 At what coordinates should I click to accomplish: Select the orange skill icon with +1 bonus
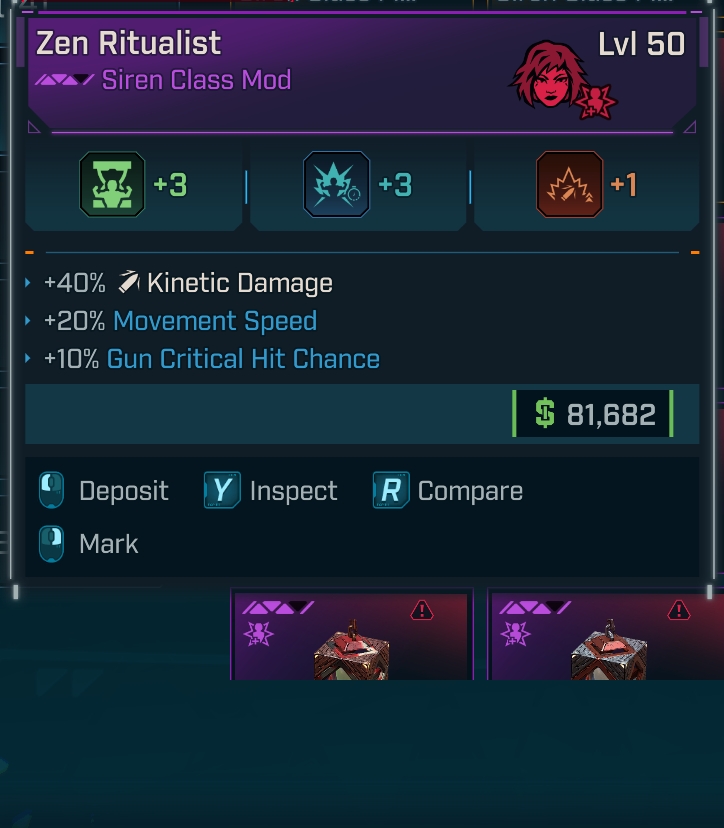(569, 185)
